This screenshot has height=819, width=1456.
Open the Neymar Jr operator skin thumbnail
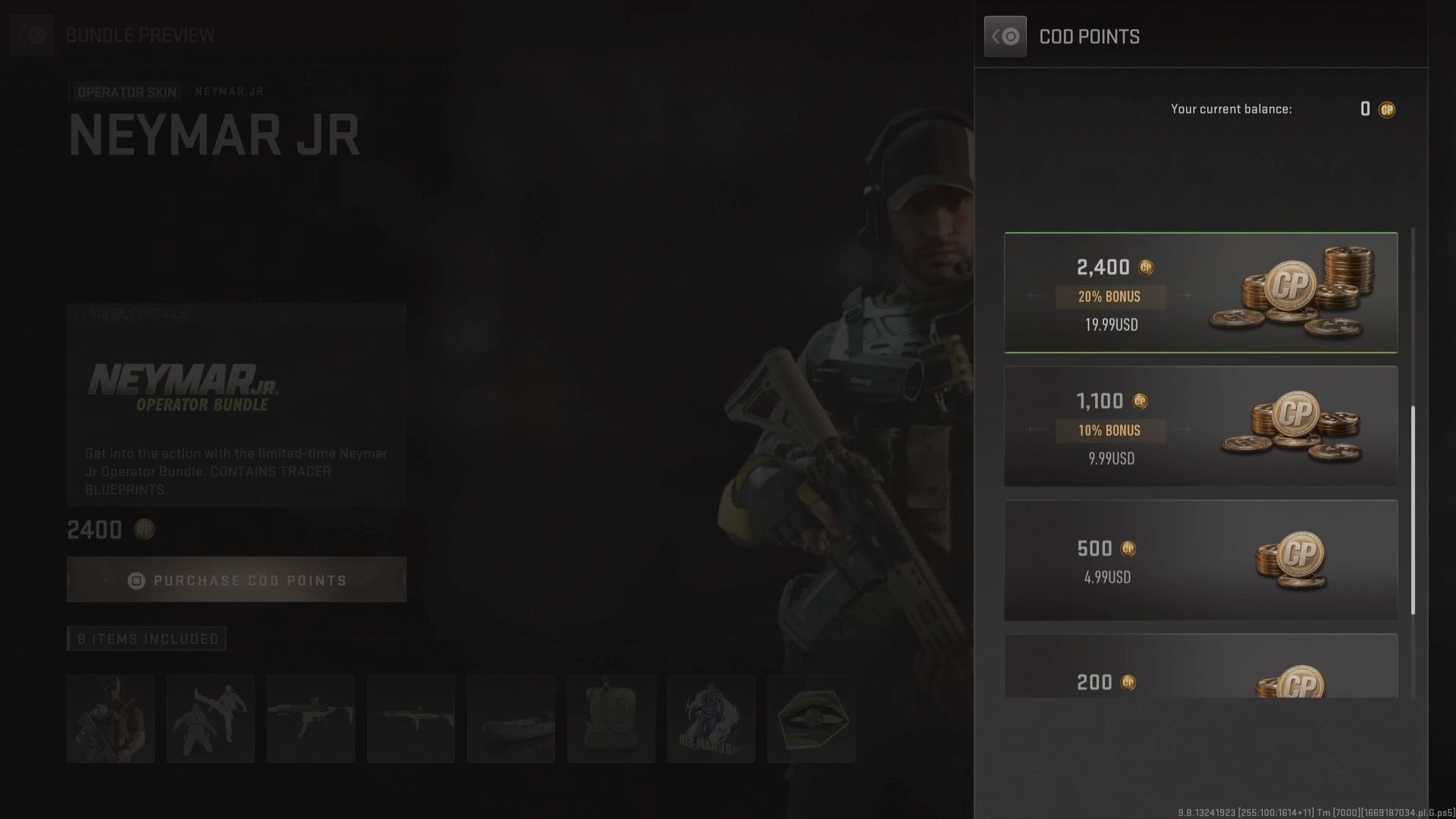(111, 718)
